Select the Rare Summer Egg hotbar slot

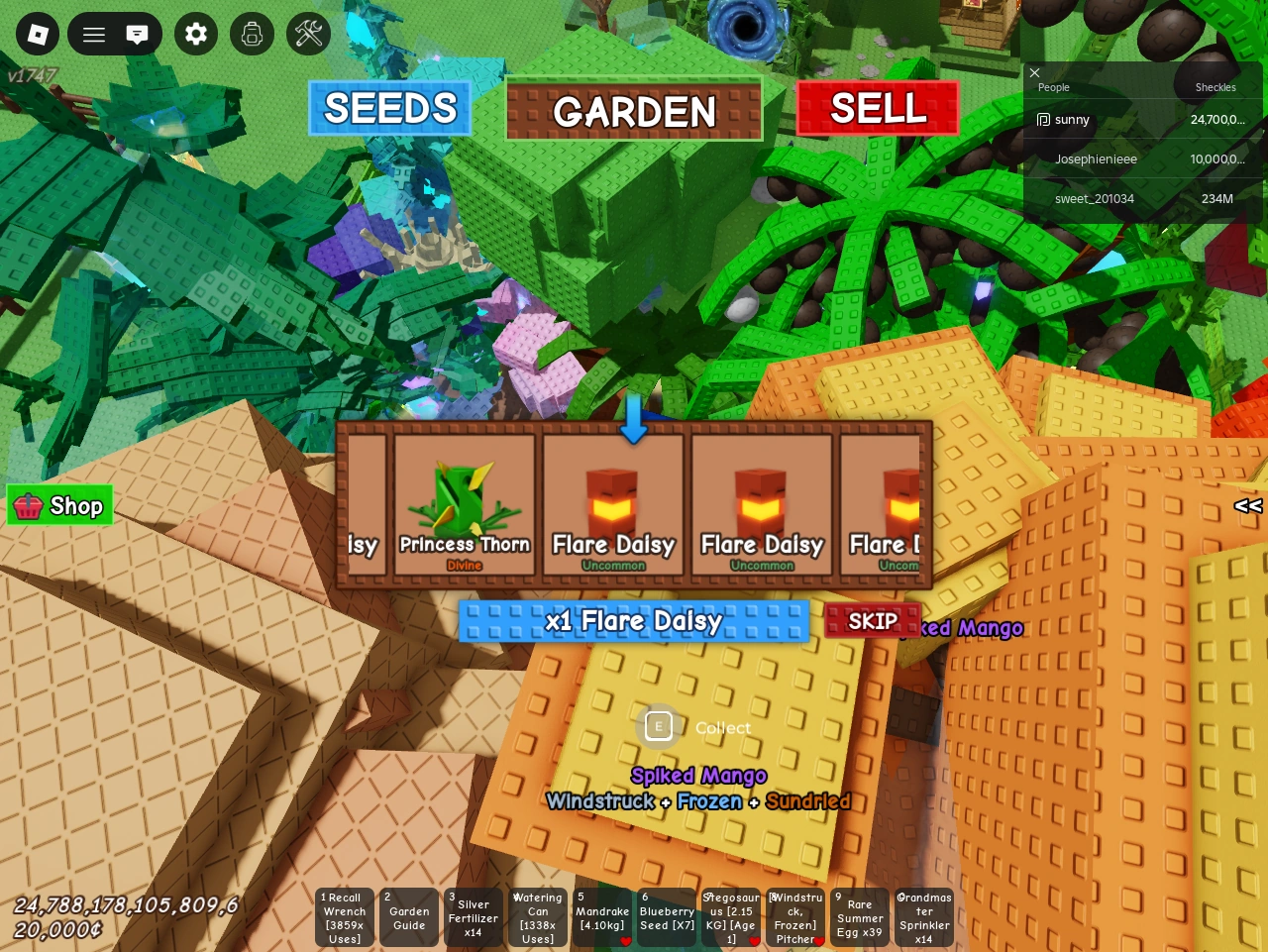pos(859,917)
